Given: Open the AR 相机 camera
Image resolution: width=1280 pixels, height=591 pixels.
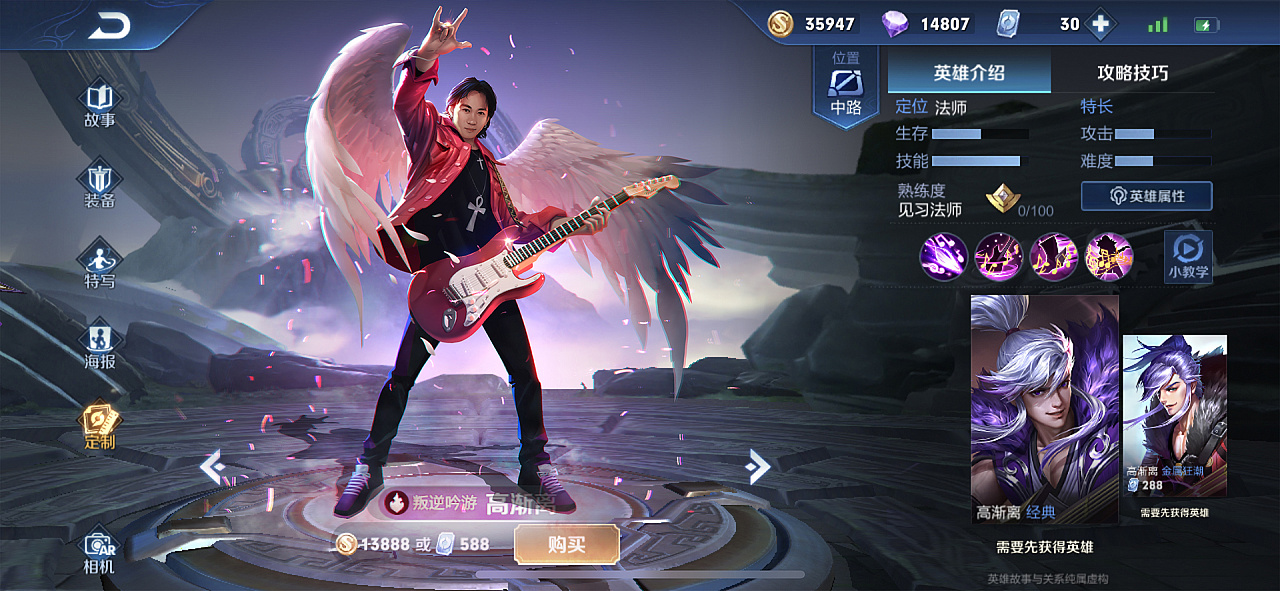Looking at the screenshot, I should tap(100, 552).
